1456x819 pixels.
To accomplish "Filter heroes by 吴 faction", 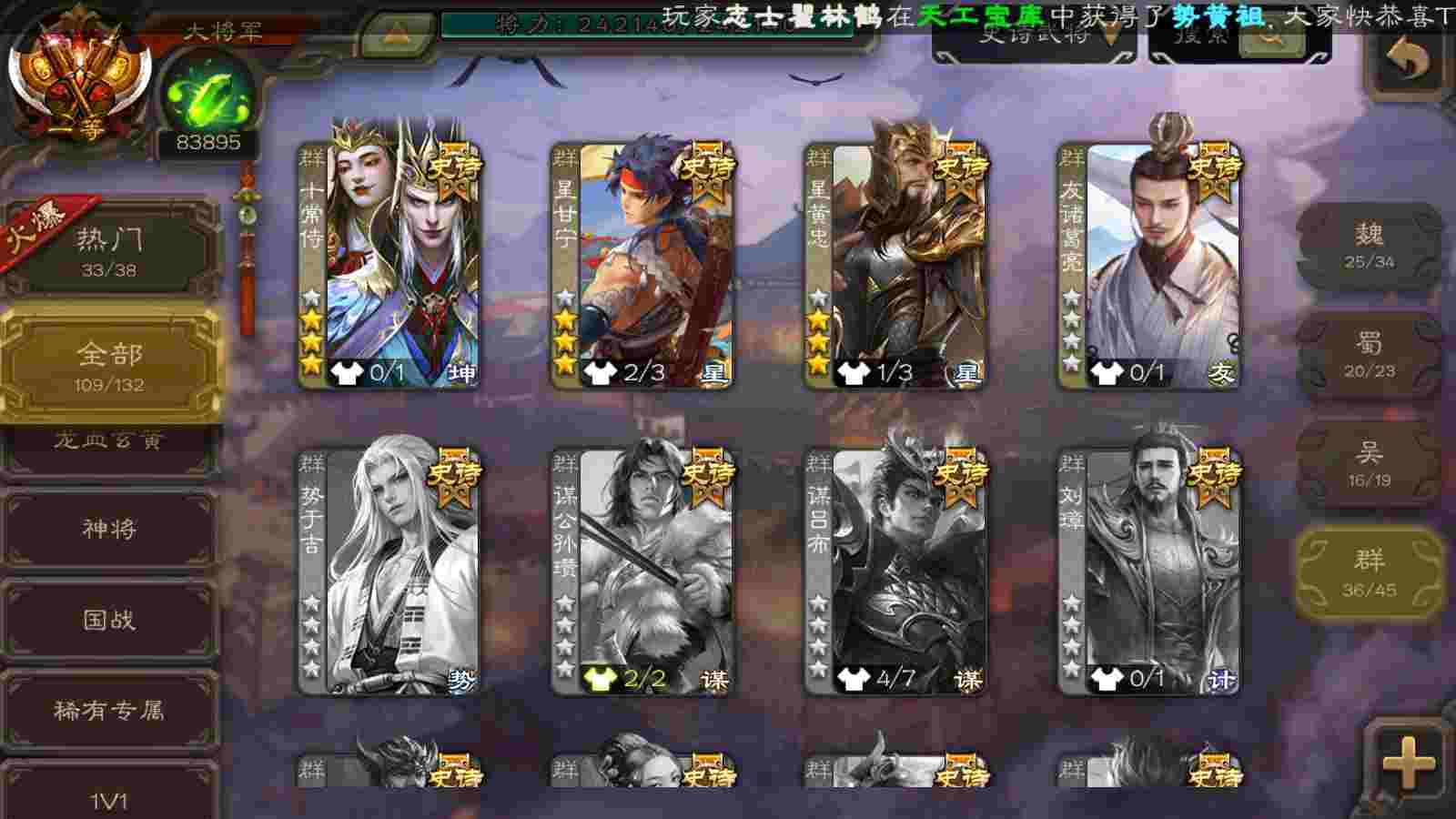I will [x=1370, y=464].
